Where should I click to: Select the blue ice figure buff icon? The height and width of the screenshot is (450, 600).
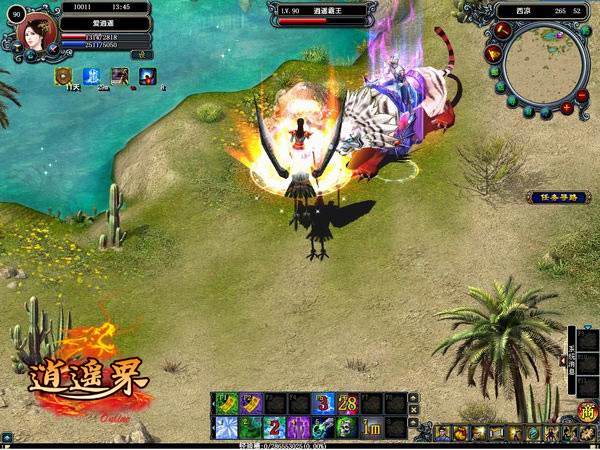[92, 76]
